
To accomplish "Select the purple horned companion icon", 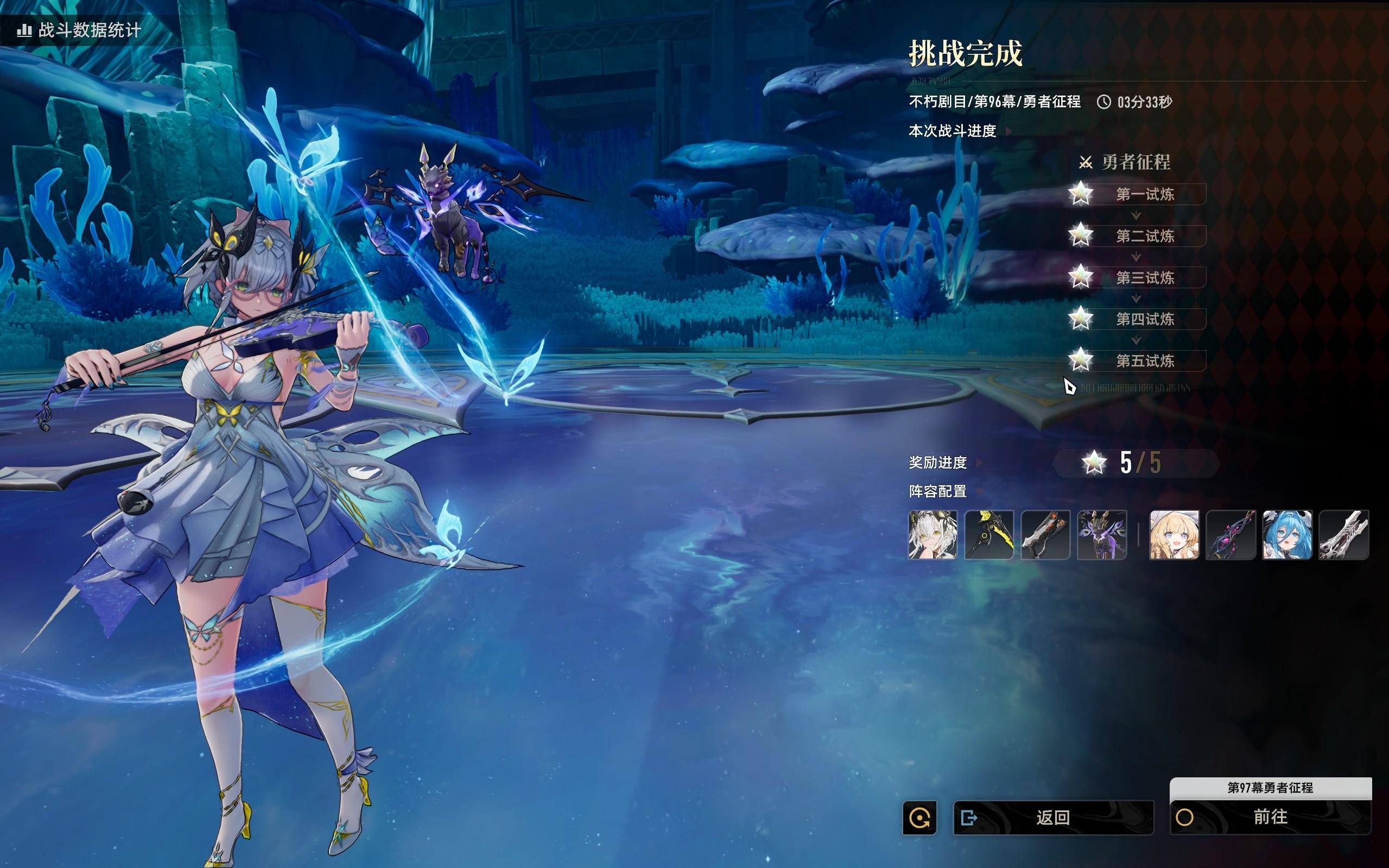I will click(1102, 535).
